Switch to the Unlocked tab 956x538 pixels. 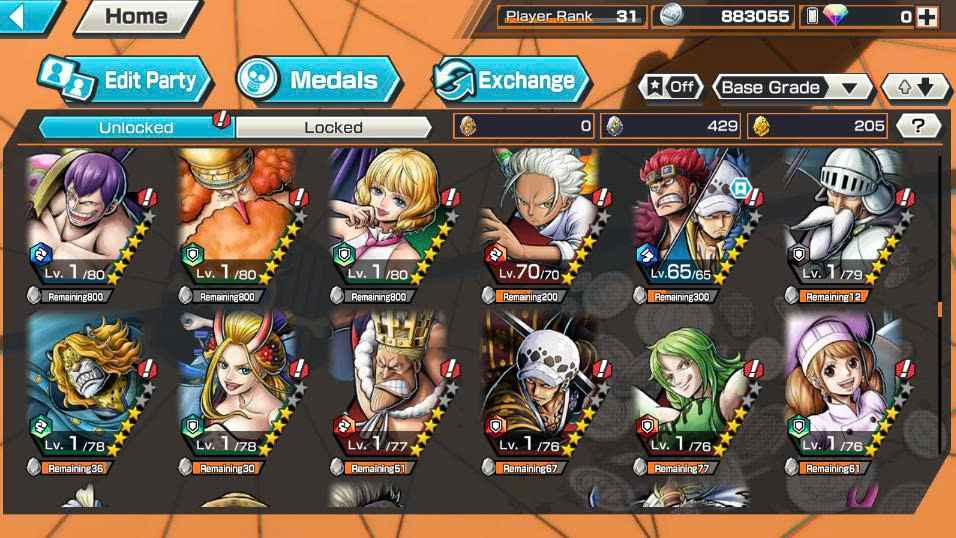[x=136, y=127]
